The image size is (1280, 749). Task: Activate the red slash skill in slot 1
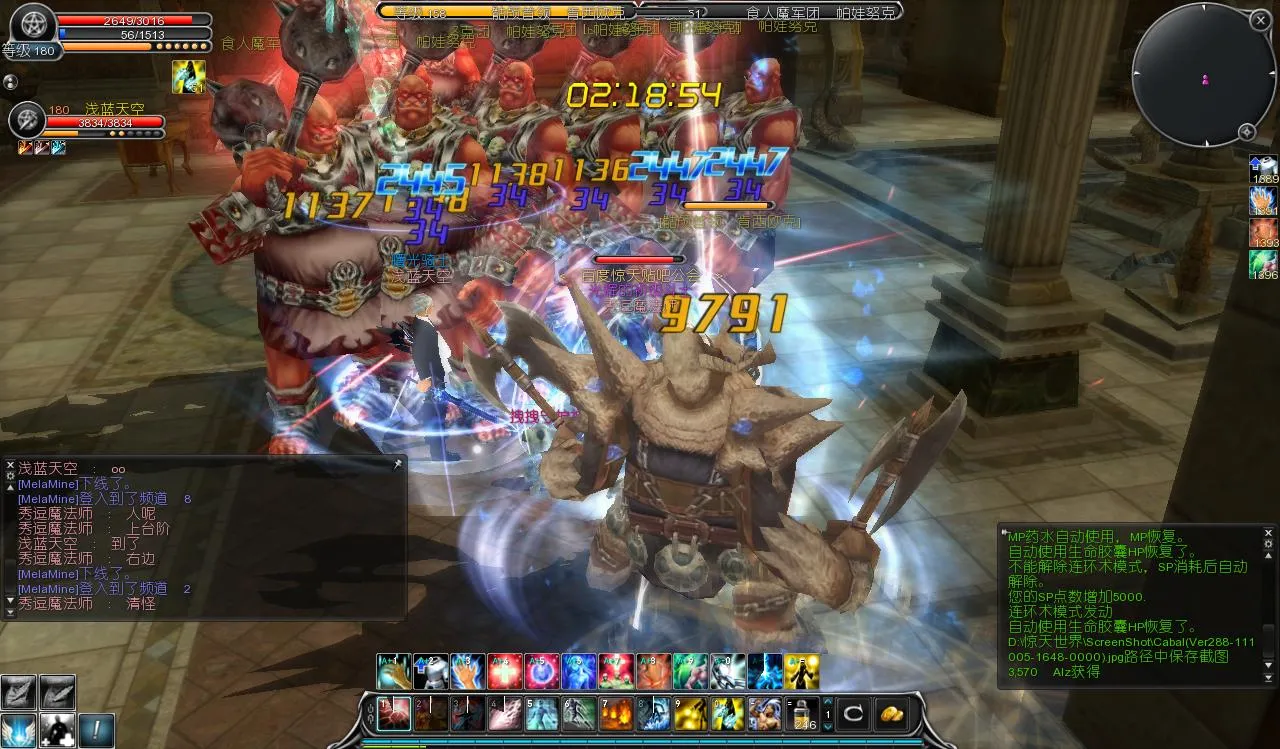coord(395,714)
